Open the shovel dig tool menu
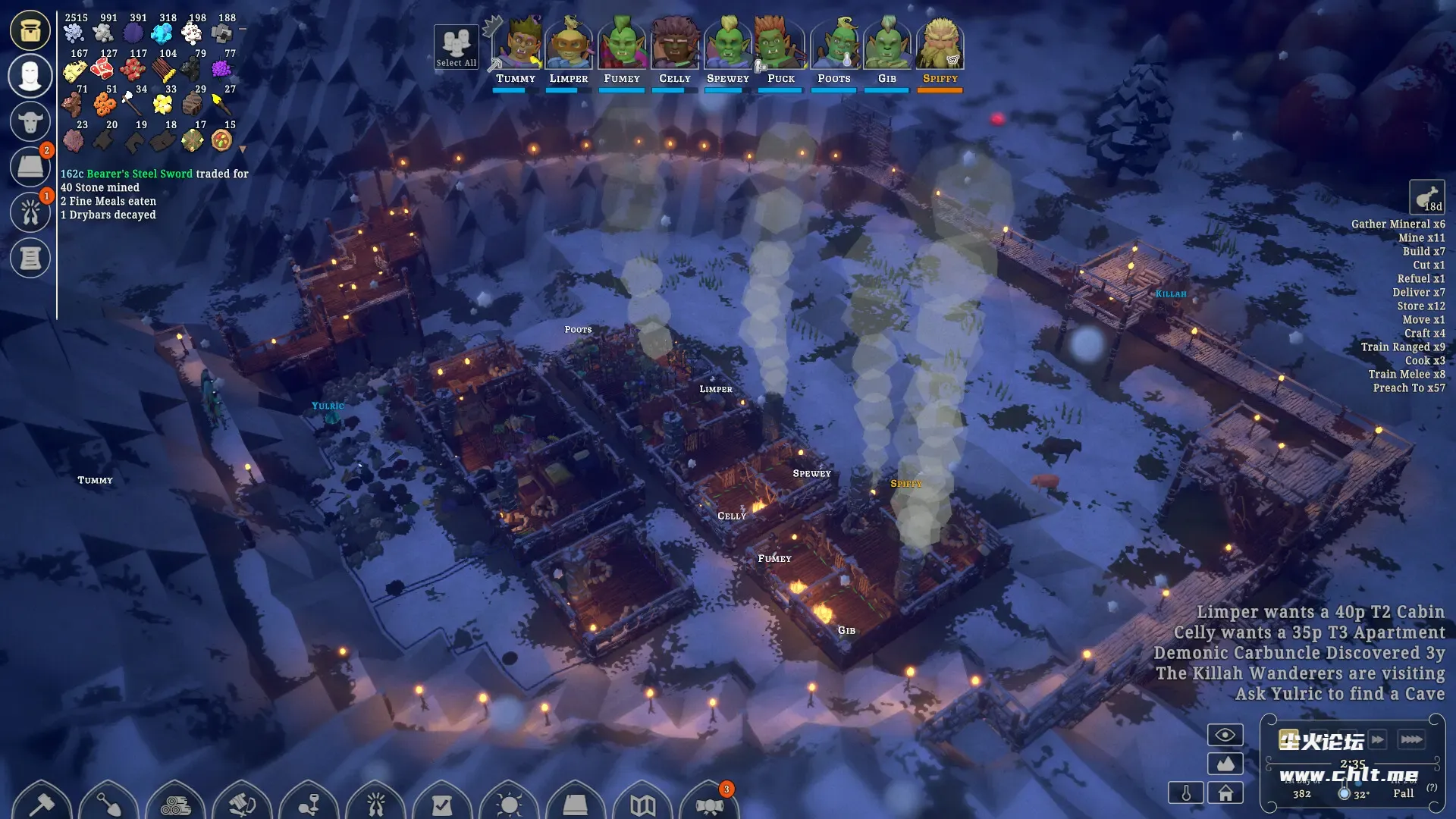Screen dimensions: 1456x819 pos(108,802)
